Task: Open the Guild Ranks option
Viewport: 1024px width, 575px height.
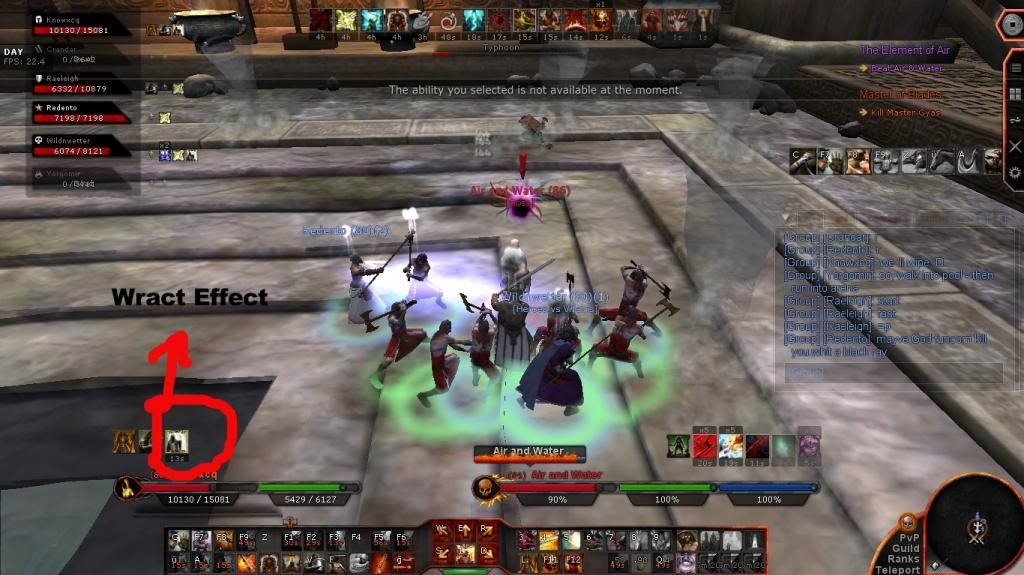Action: tap(902, 554)
